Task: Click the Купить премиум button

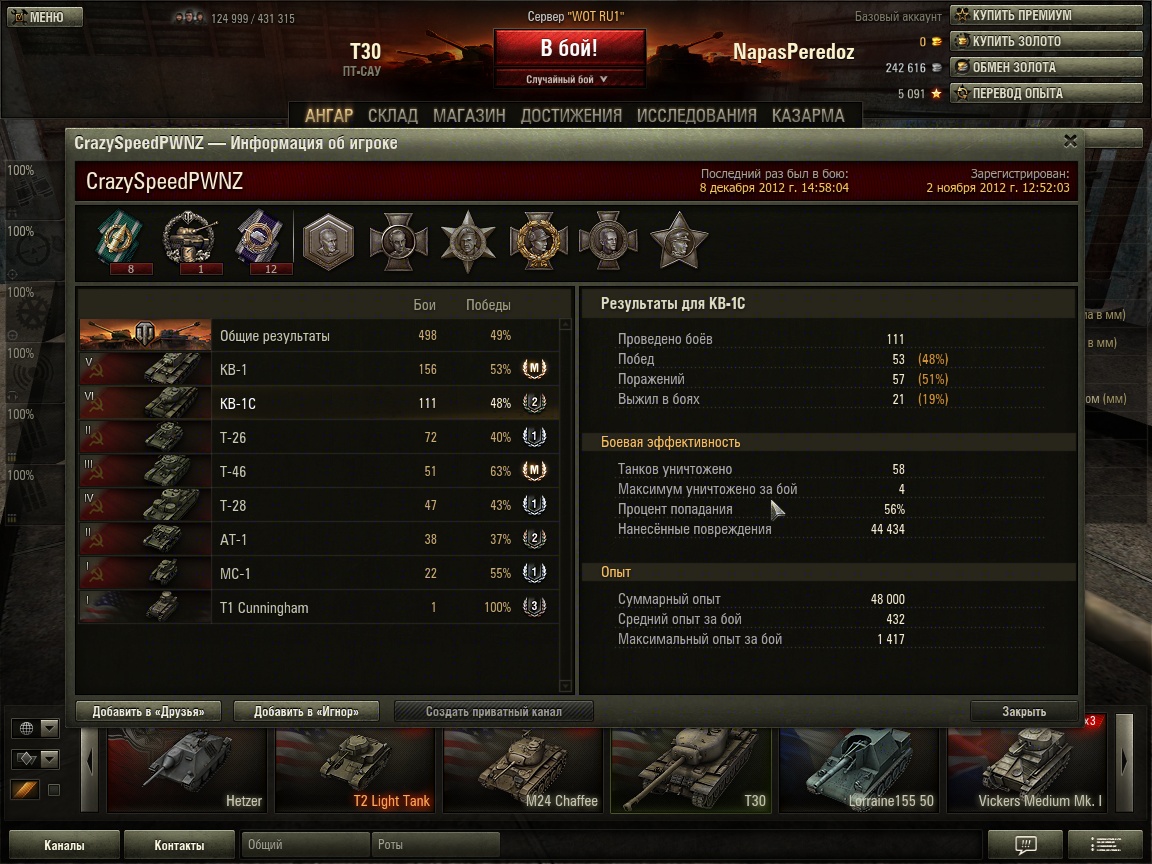Action: click(x=1045, y=15)
